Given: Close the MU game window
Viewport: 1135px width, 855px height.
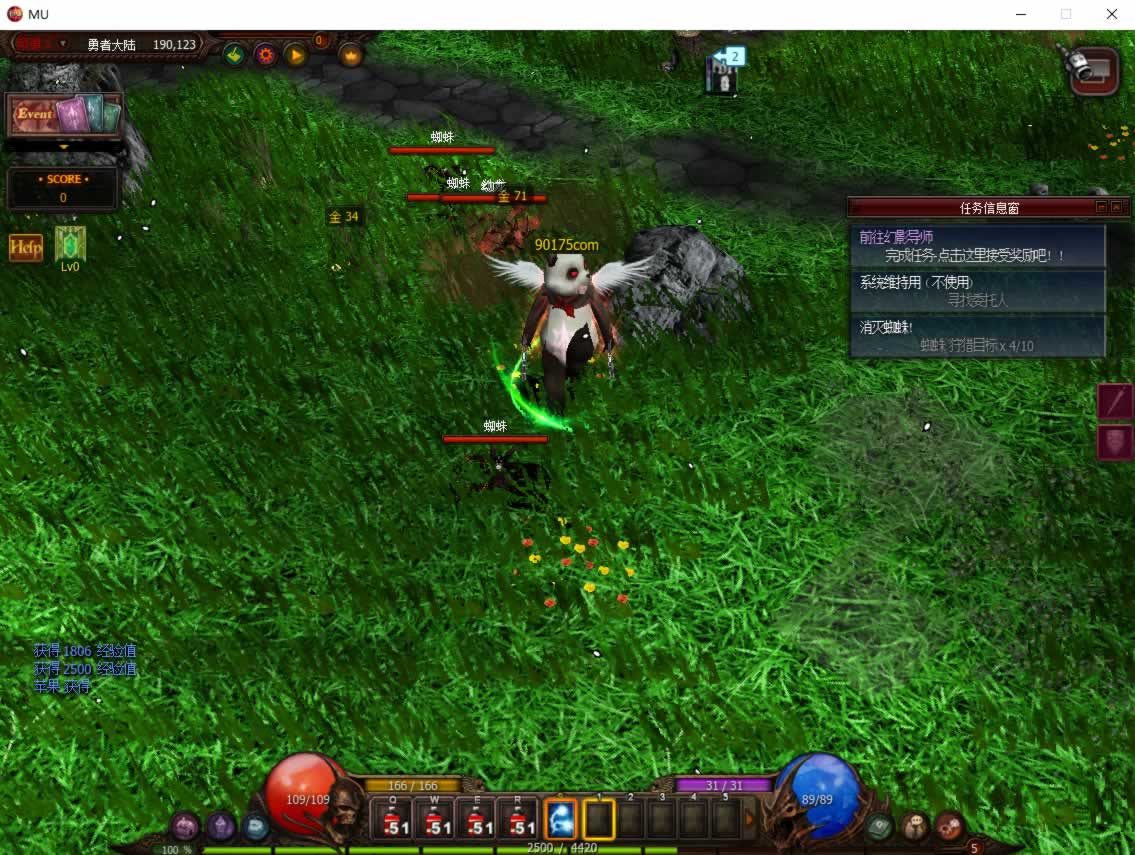Looking at the screenshot, I should point(1111,14).
